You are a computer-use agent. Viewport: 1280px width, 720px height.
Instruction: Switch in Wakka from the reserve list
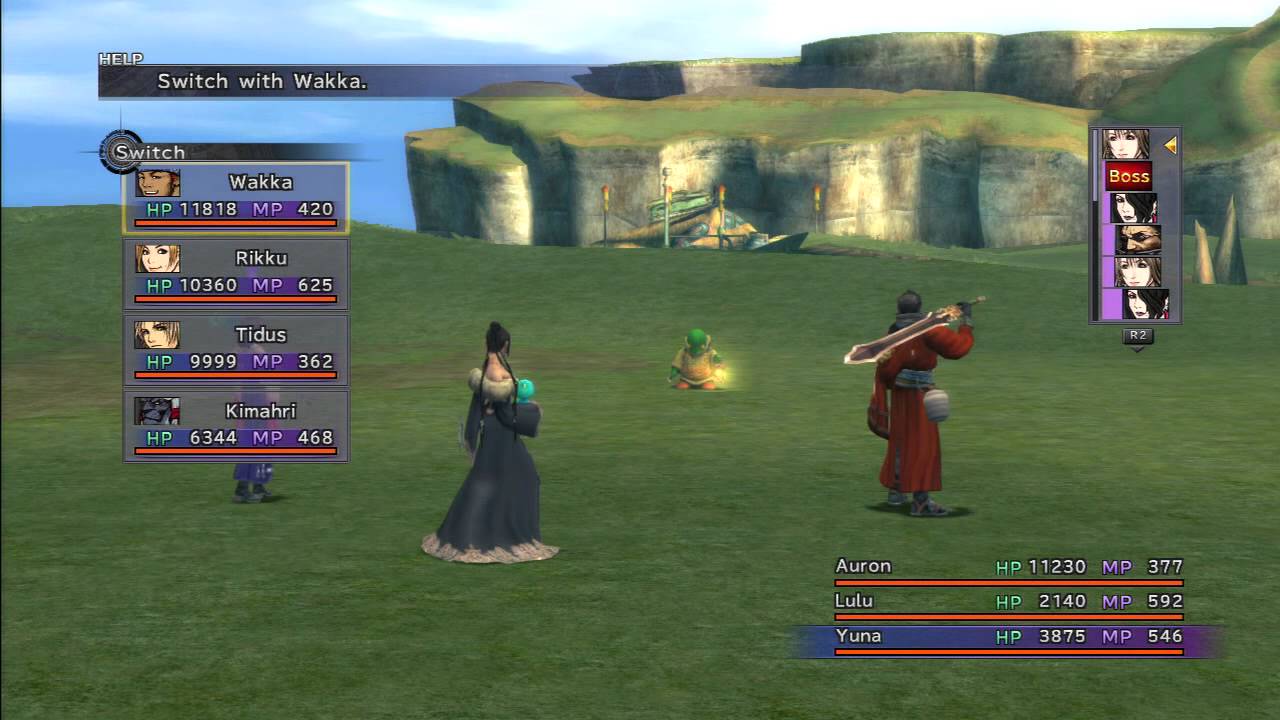click(236, 197)
